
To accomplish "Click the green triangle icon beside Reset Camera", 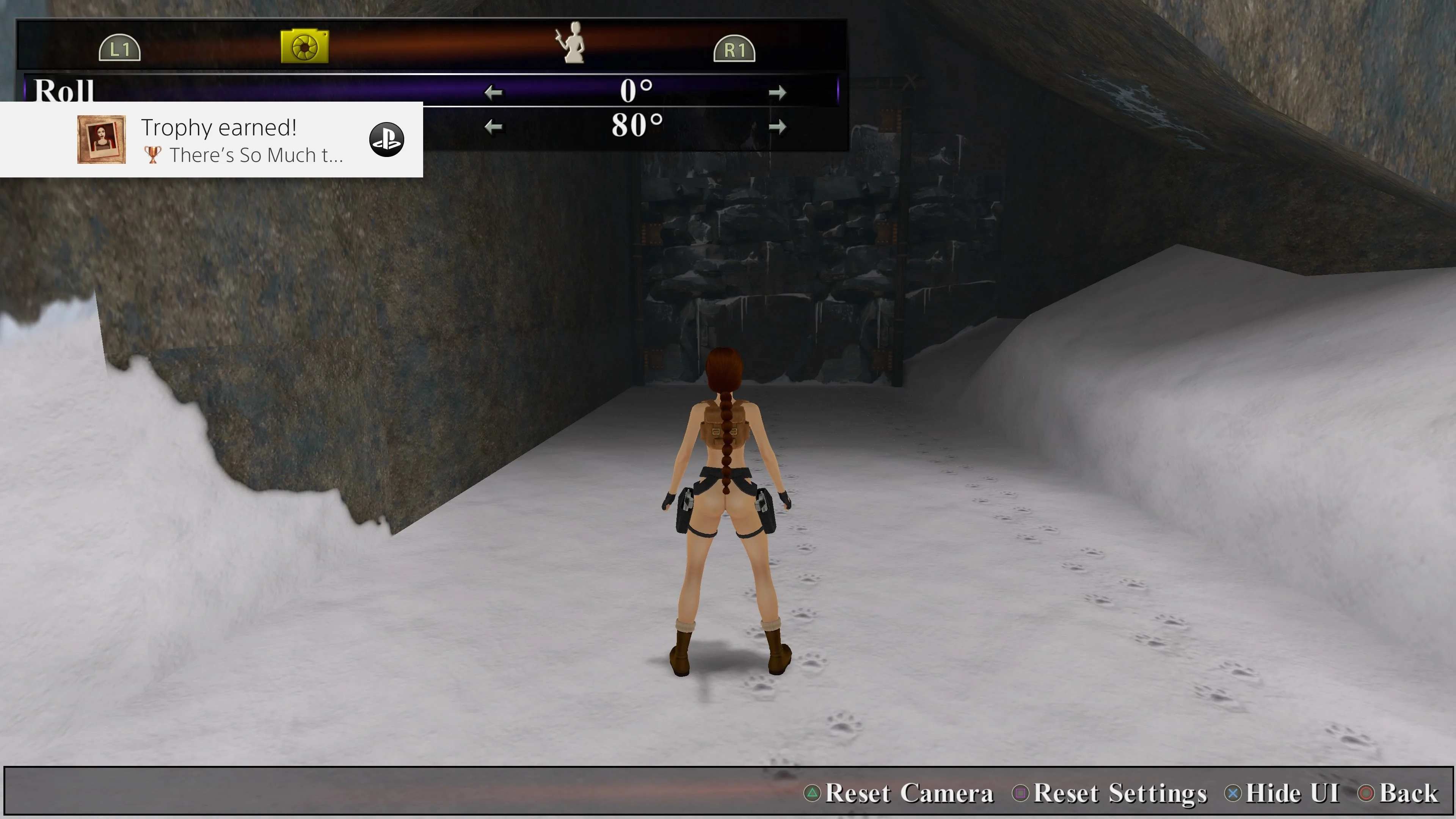I will tap(813, 793).
